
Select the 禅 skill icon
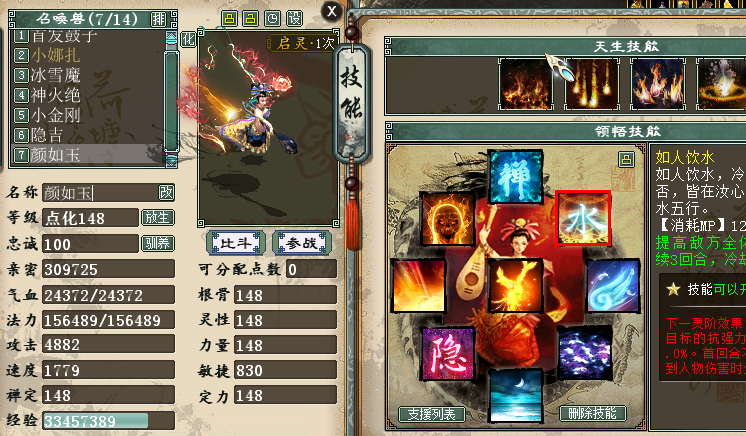515,177
